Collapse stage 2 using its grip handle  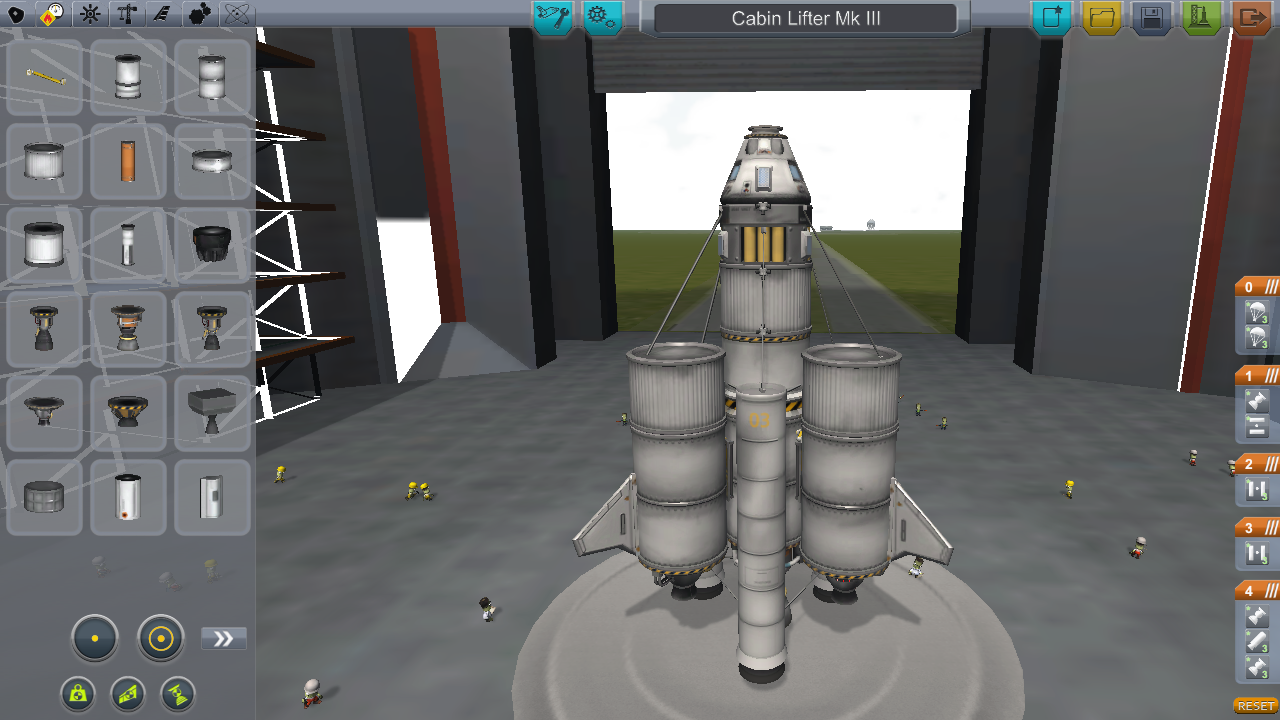tap(1271, 463)
